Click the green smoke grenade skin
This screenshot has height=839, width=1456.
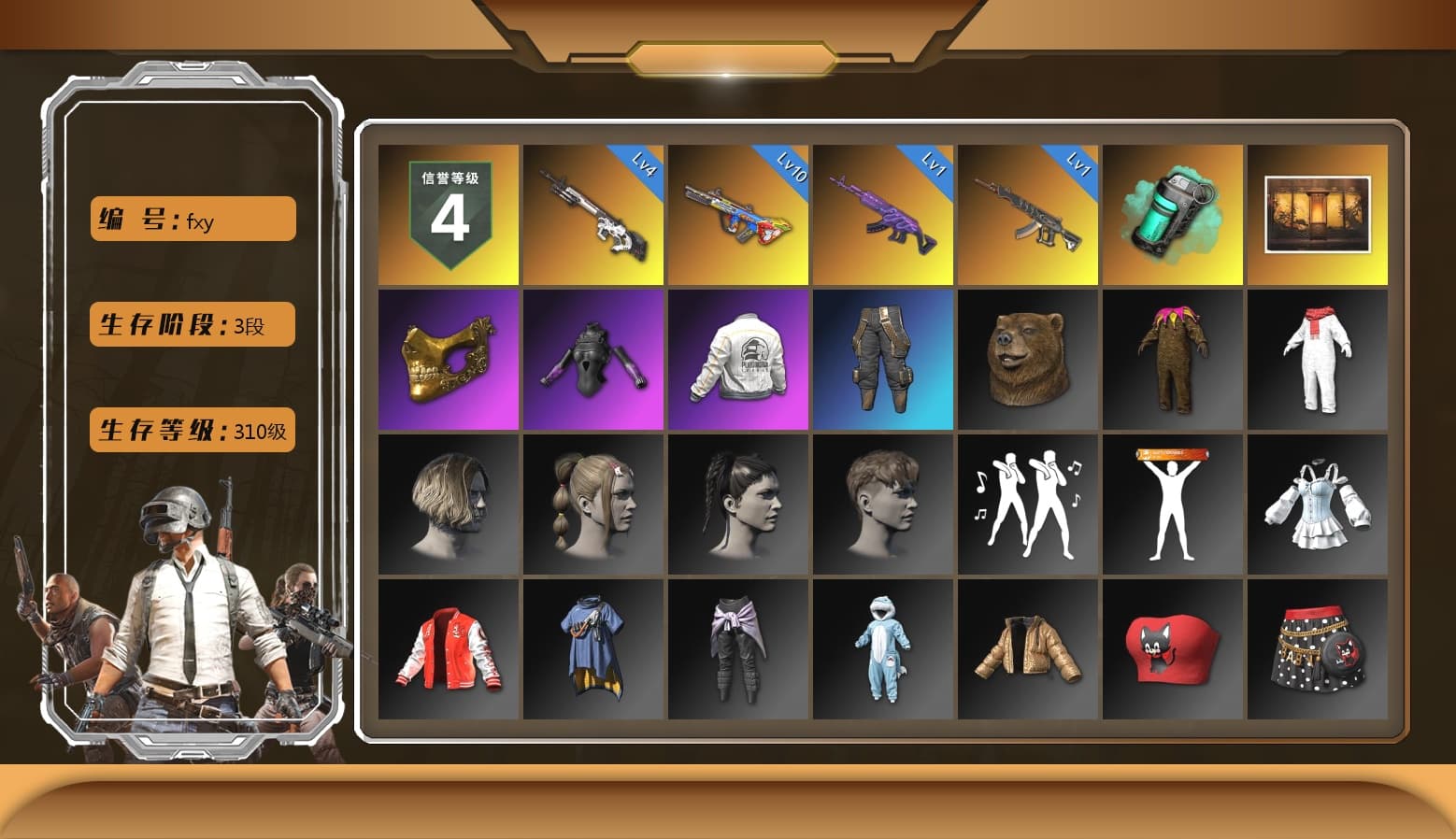click(1173, 215)
